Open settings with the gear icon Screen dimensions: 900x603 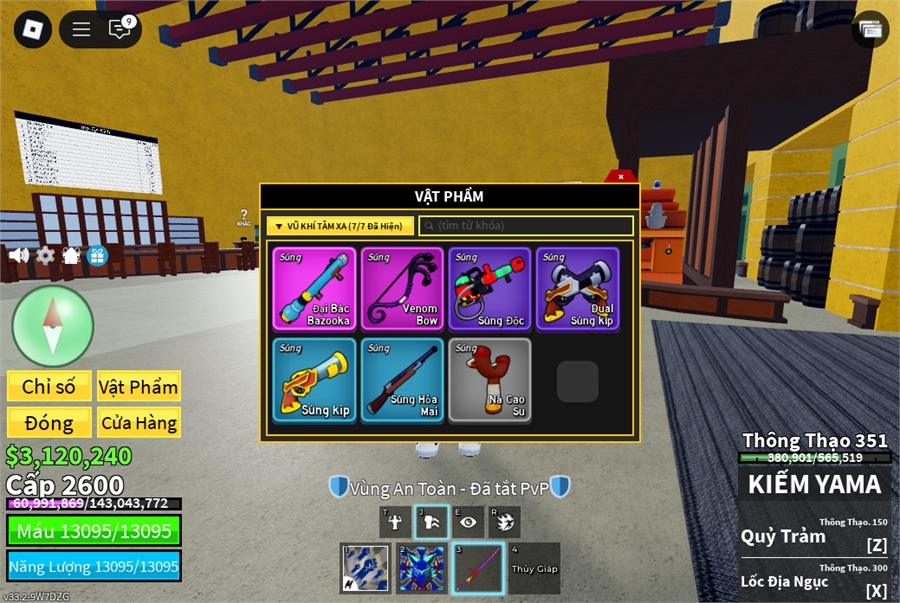tap(46, 255)
